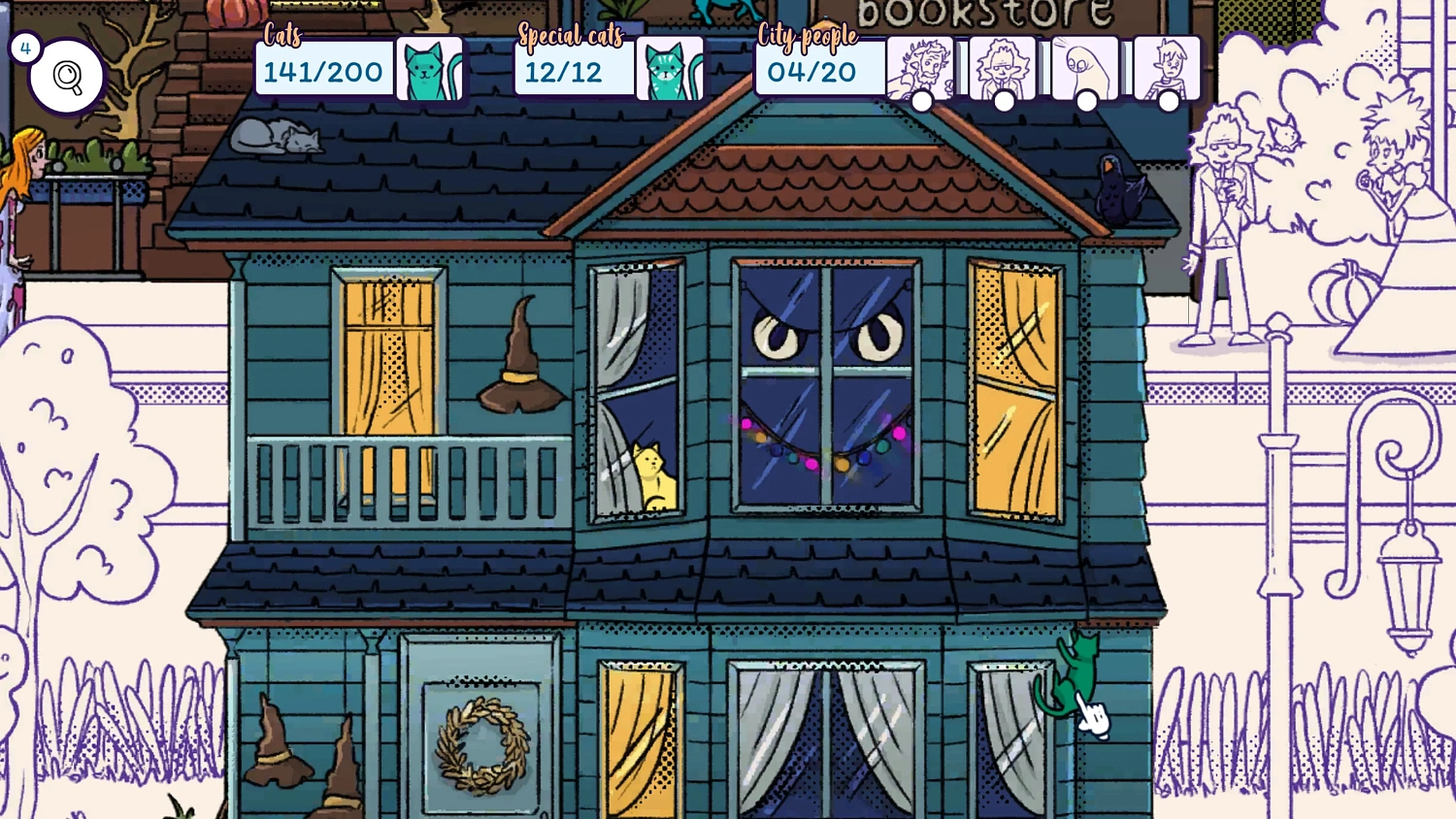Click the striped cat icon next to Special cats
The image size is (1456, 819).
(x=671, y=68)
